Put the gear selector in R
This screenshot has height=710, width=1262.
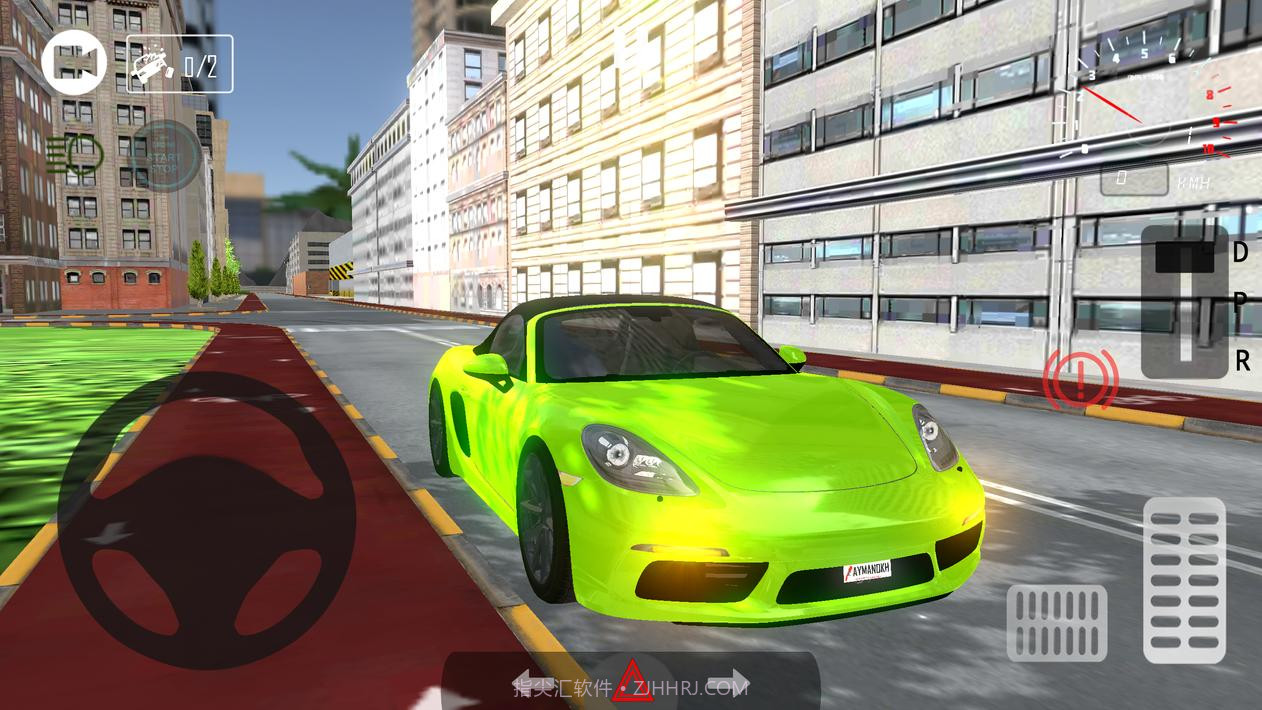pos(1241,360)
